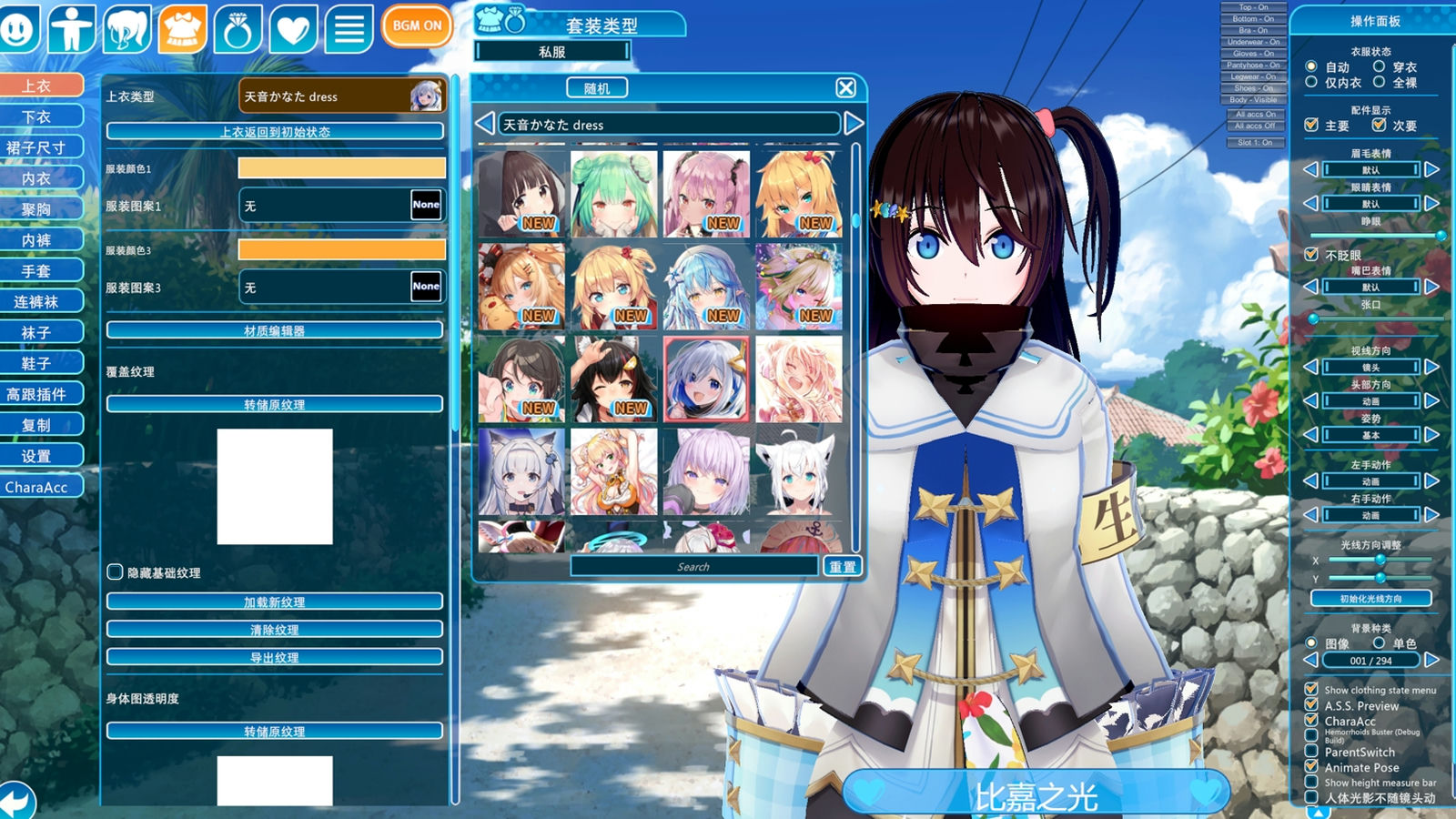Pick the 服装颜色1 color swatch
The height and width of the screenshot is (819, 1456).
coord(341,168)
